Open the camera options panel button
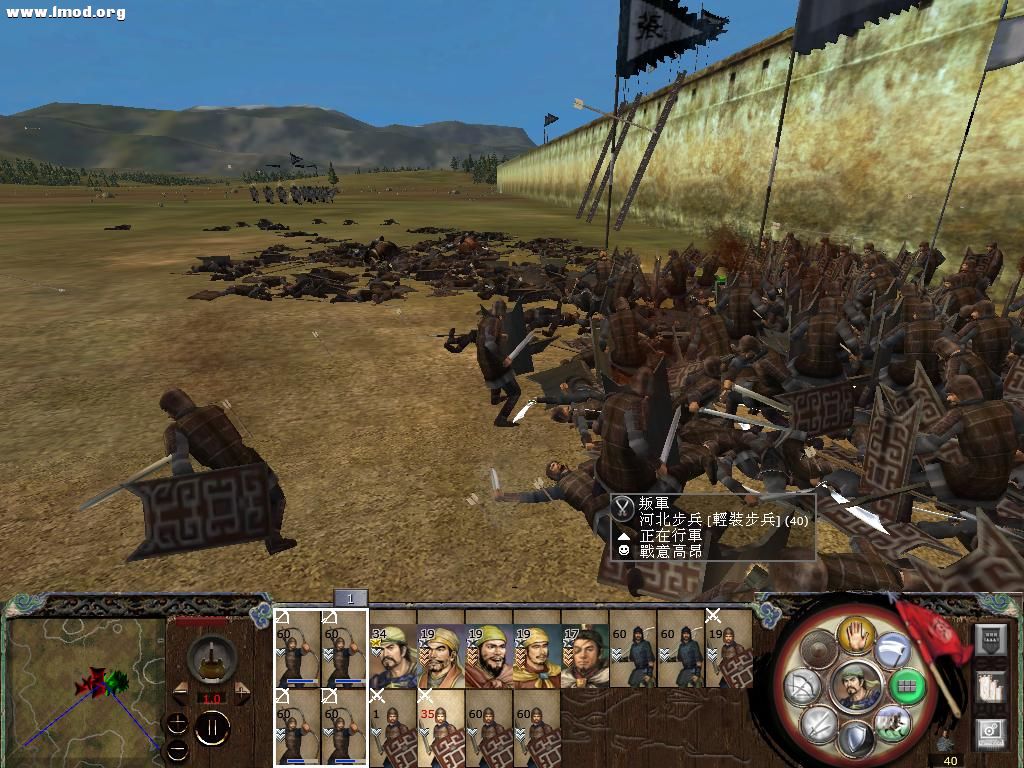Image resolution: width=1024 pixels, height=768 pixels. coord(990,733)
